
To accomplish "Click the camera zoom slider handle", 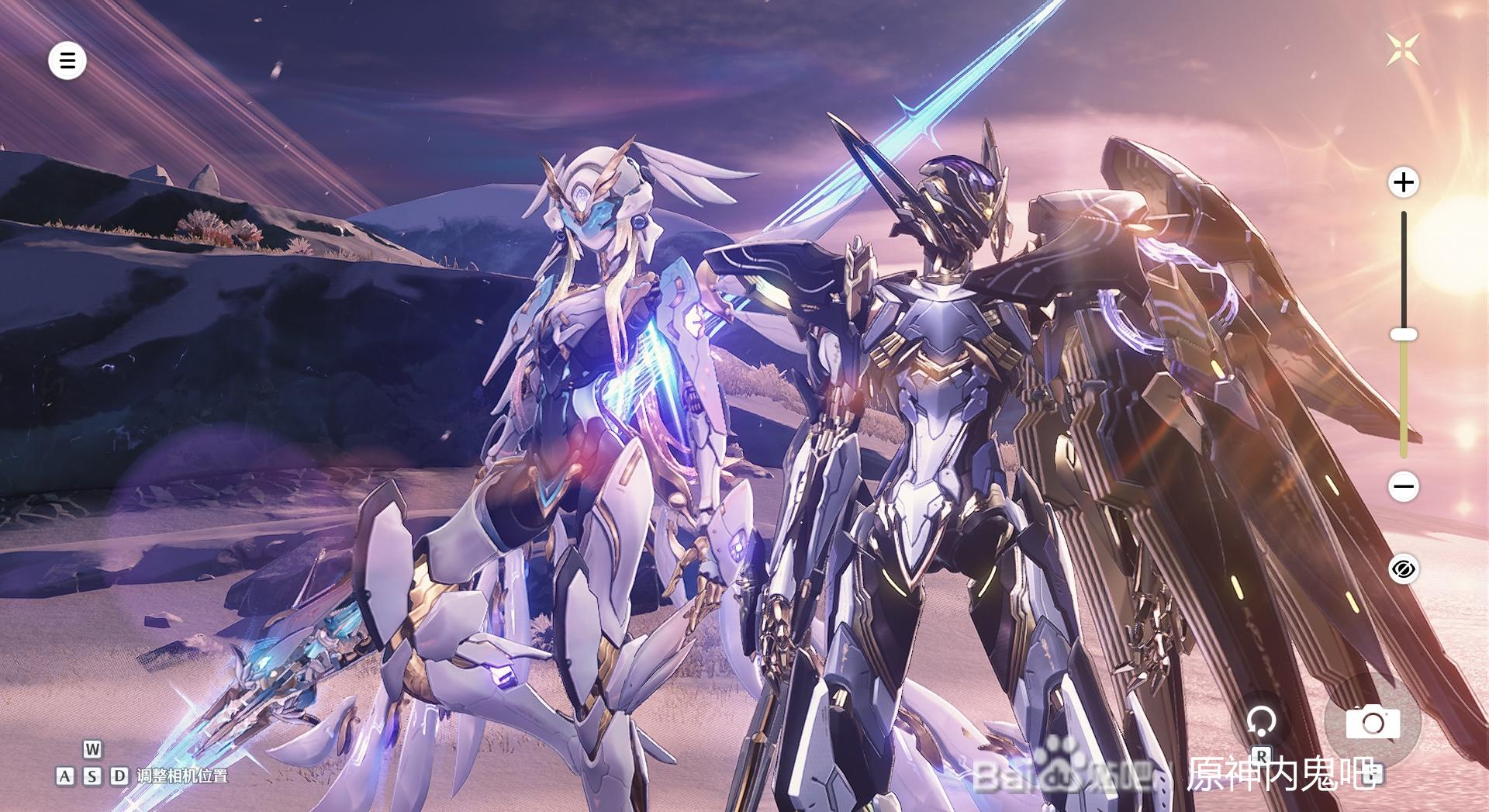I will click(1403, 334).
